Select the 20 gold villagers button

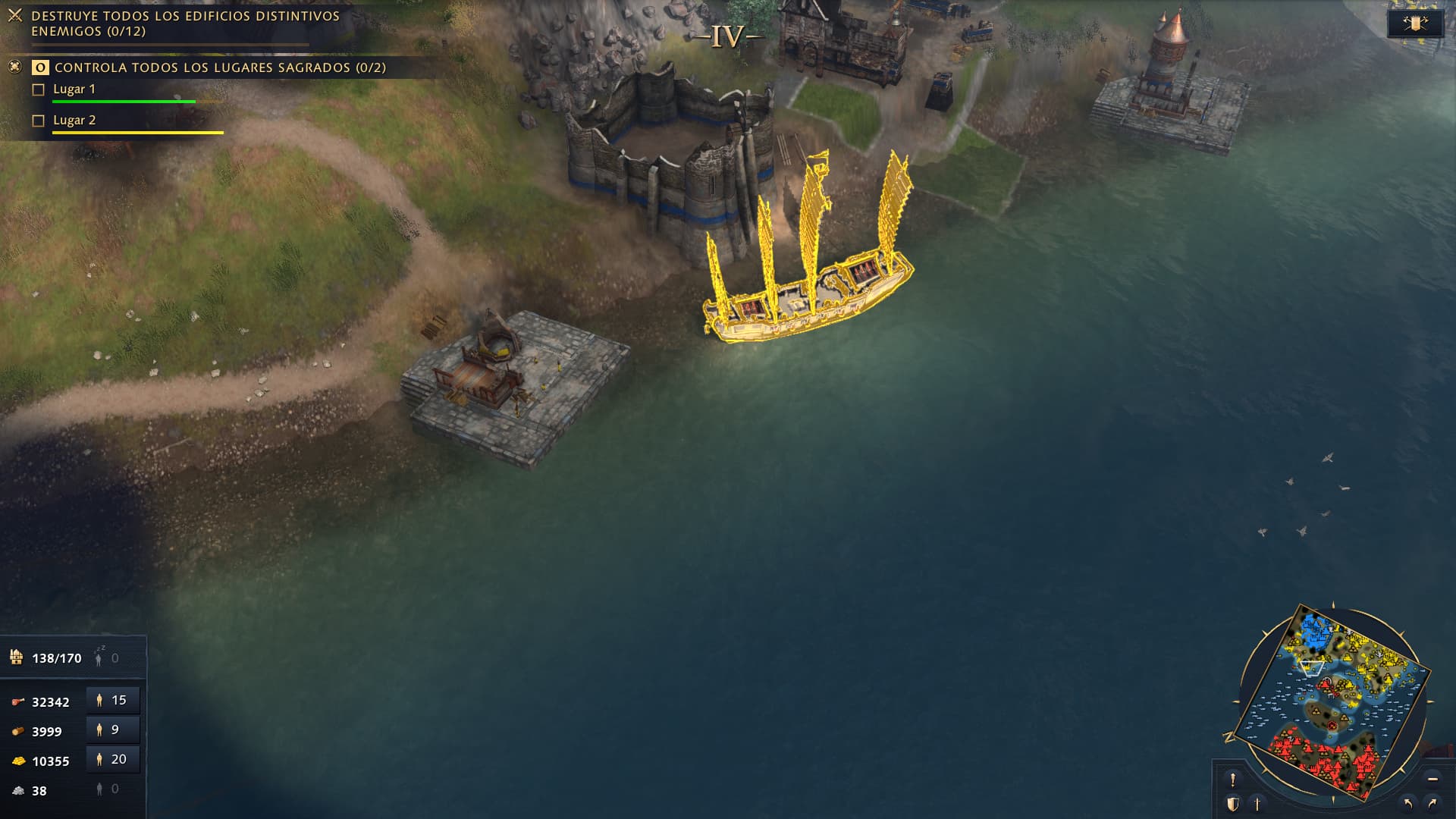(112, 759)
